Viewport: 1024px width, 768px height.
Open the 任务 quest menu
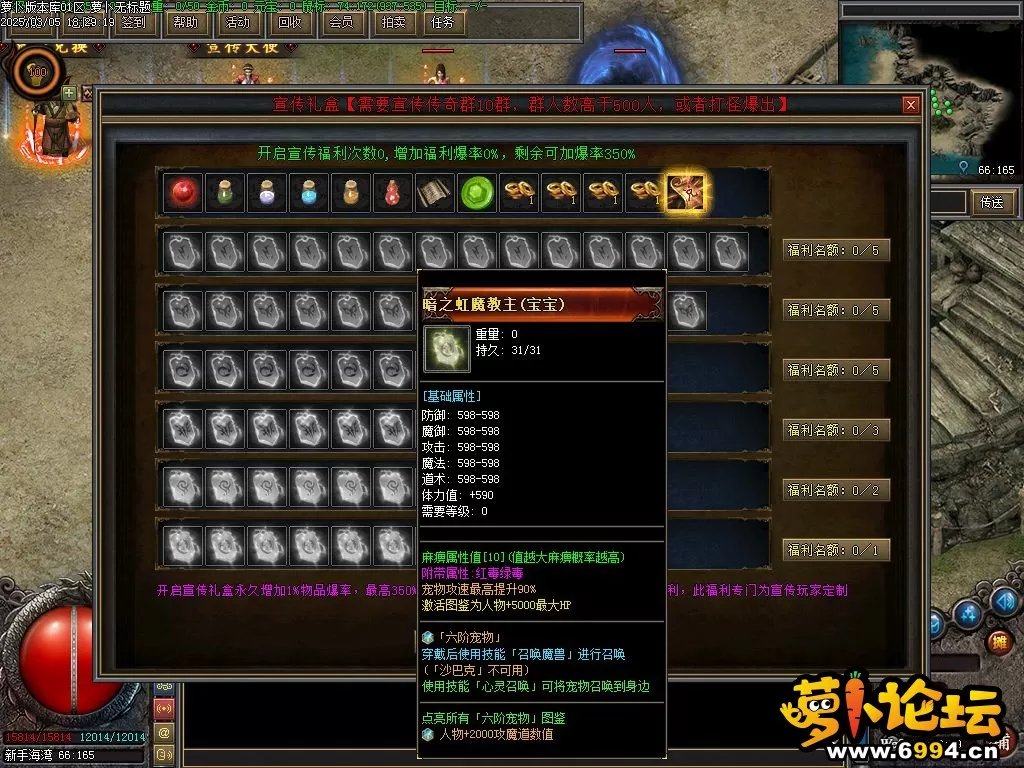[x=441, y=22]
